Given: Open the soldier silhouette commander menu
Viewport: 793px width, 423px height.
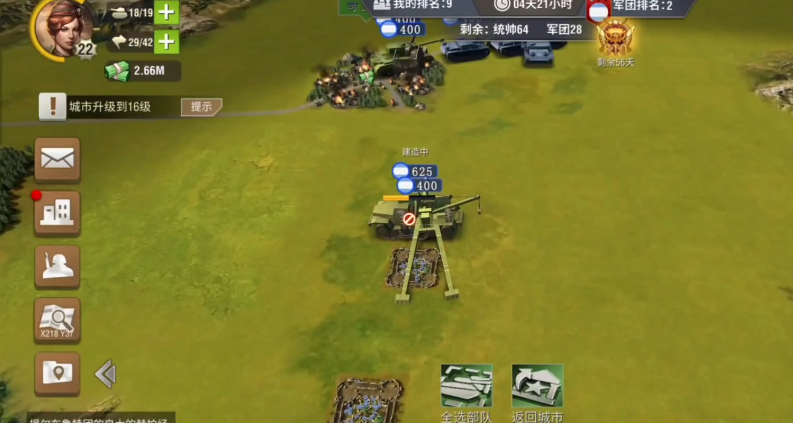Looking at the screenshot, I should coord(57,266).
